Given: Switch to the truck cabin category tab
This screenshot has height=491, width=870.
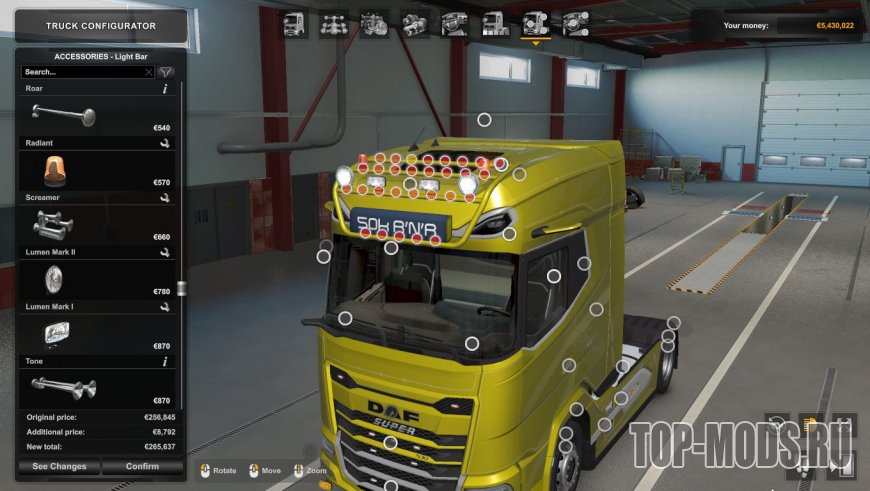Looking at the screenshot, I should [x=294, y=23].
